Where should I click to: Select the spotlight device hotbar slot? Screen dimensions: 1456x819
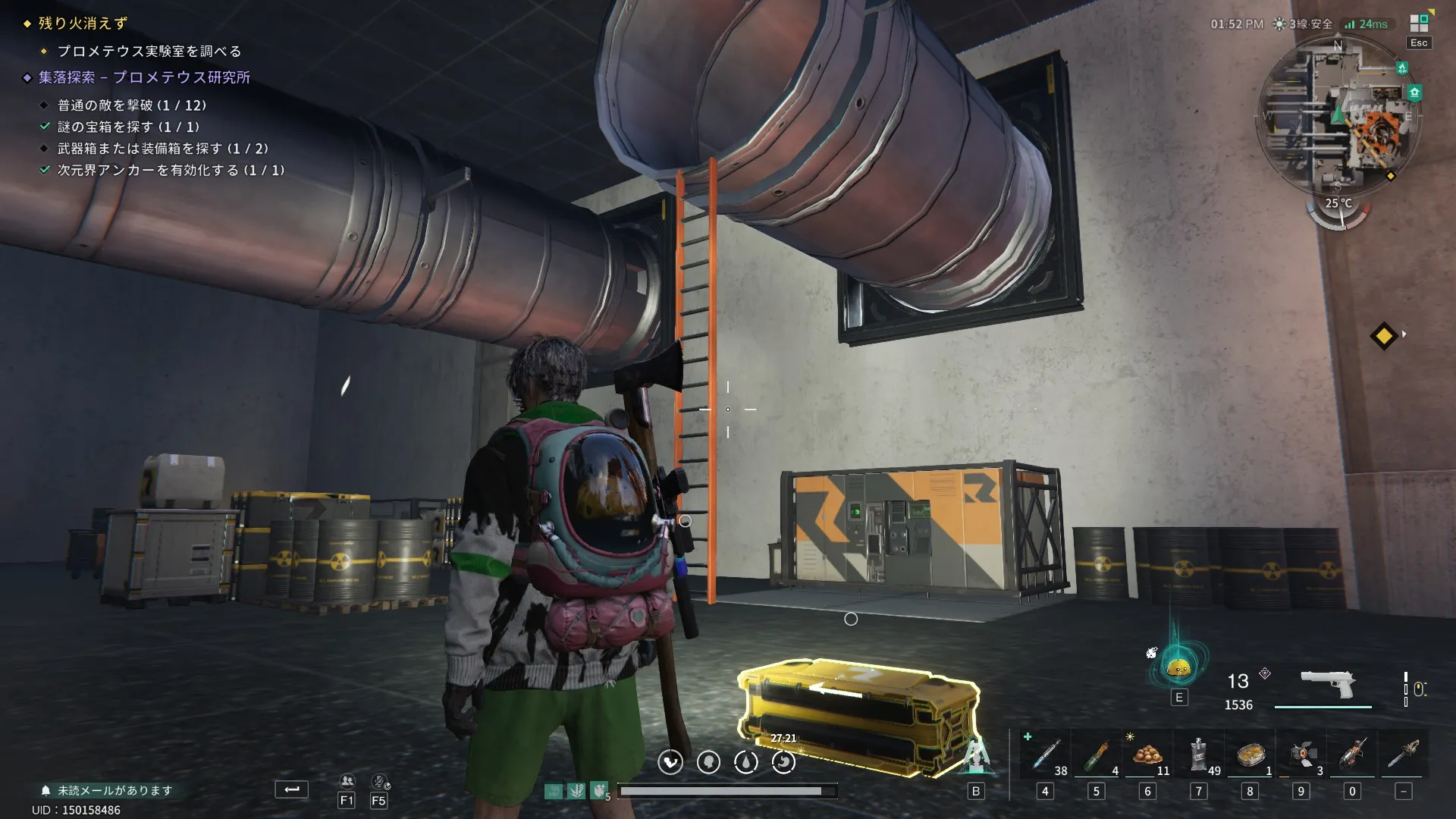[1301, 755]
